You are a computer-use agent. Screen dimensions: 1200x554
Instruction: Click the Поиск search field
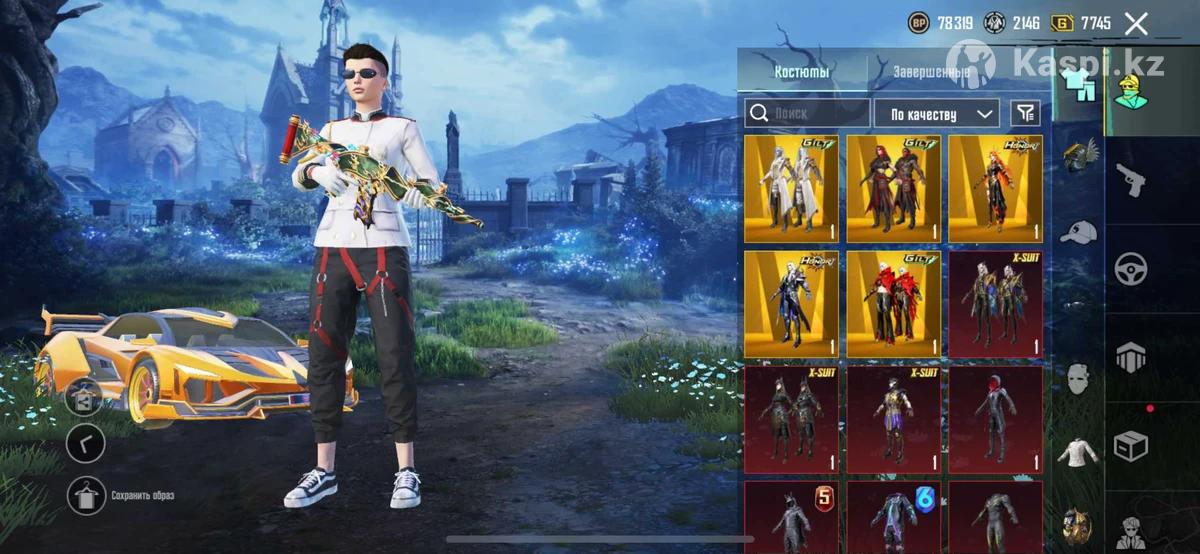(x=807, y=113)
